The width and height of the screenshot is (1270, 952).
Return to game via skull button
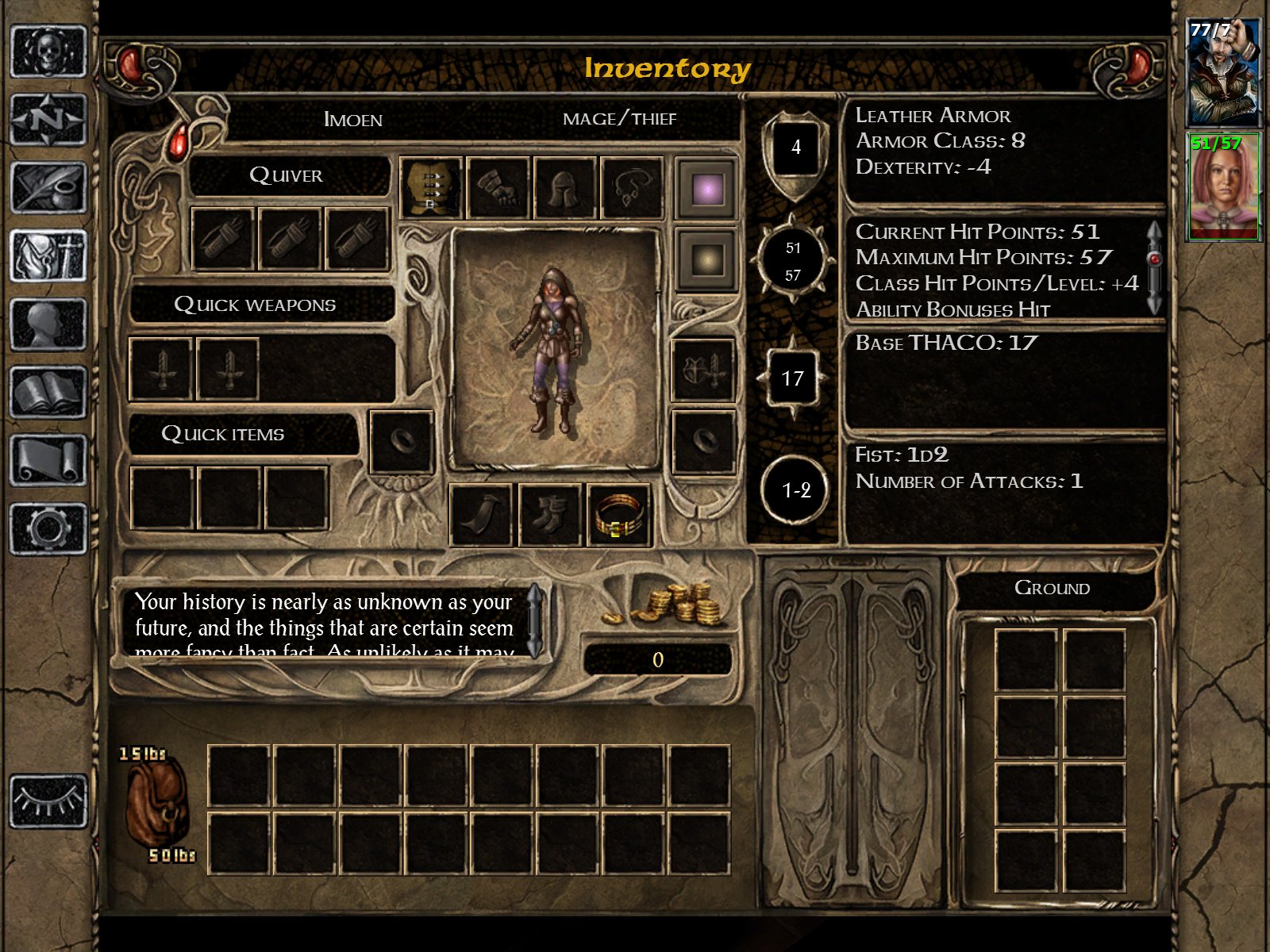click(x=48, y=52)
